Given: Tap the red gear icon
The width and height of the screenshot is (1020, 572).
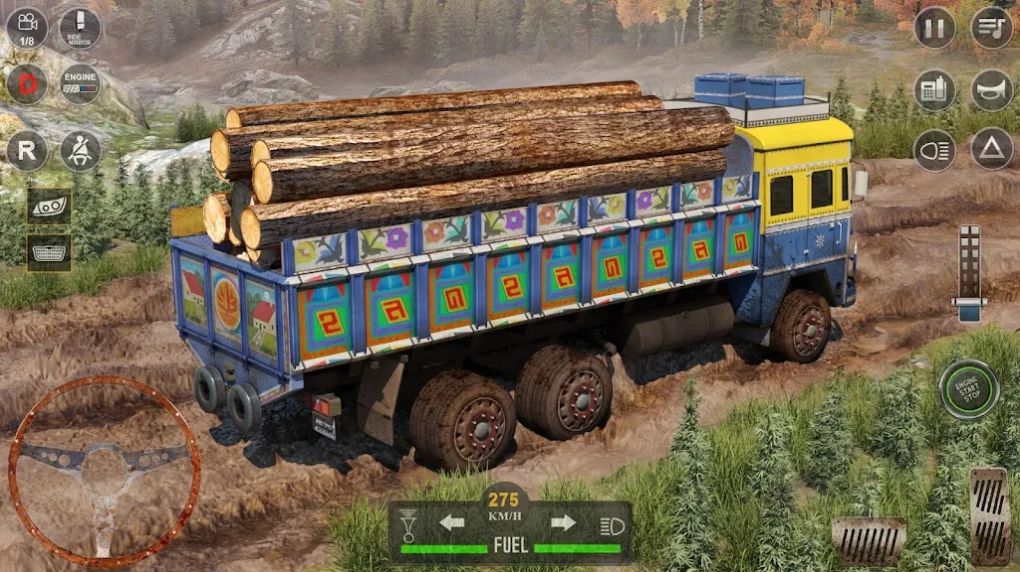Looking at the screenshot, I should pyautogui.click(x=27, y=84).
